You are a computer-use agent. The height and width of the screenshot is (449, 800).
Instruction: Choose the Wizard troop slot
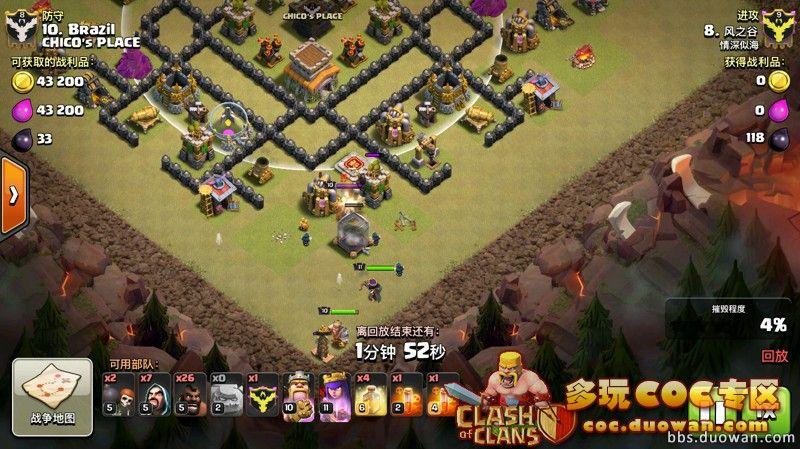pos(154,394)
